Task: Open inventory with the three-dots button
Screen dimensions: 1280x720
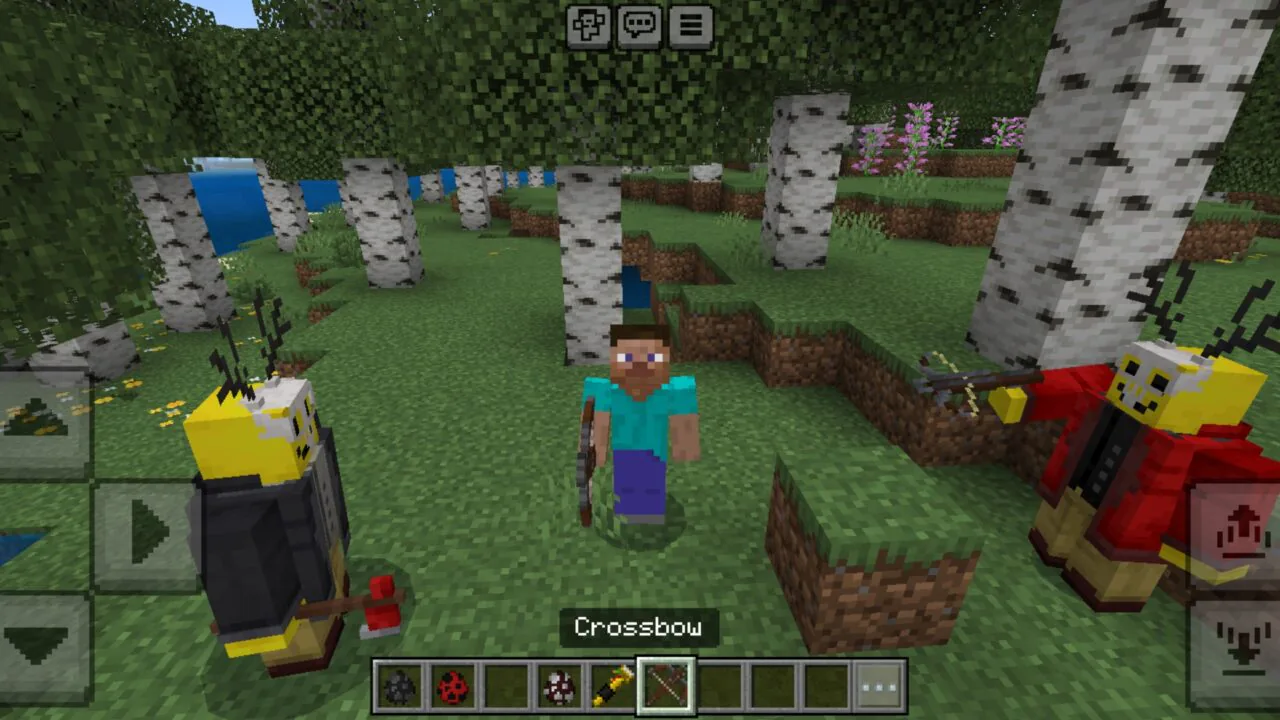Action: click(x=880, y=686)
